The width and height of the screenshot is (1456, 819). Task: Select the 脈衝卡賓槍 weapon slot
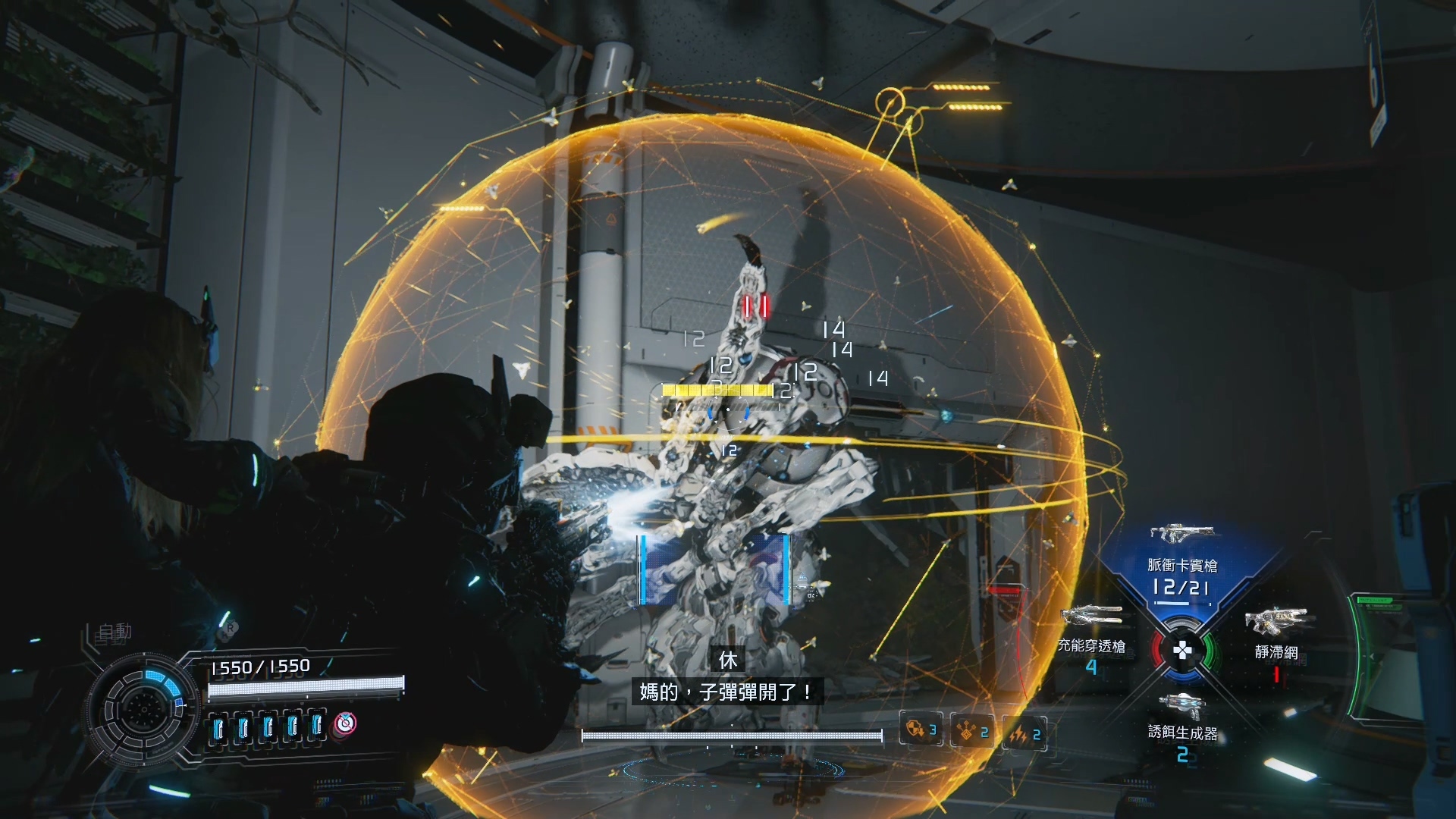pyautogui.click(x=1181, y=565)
